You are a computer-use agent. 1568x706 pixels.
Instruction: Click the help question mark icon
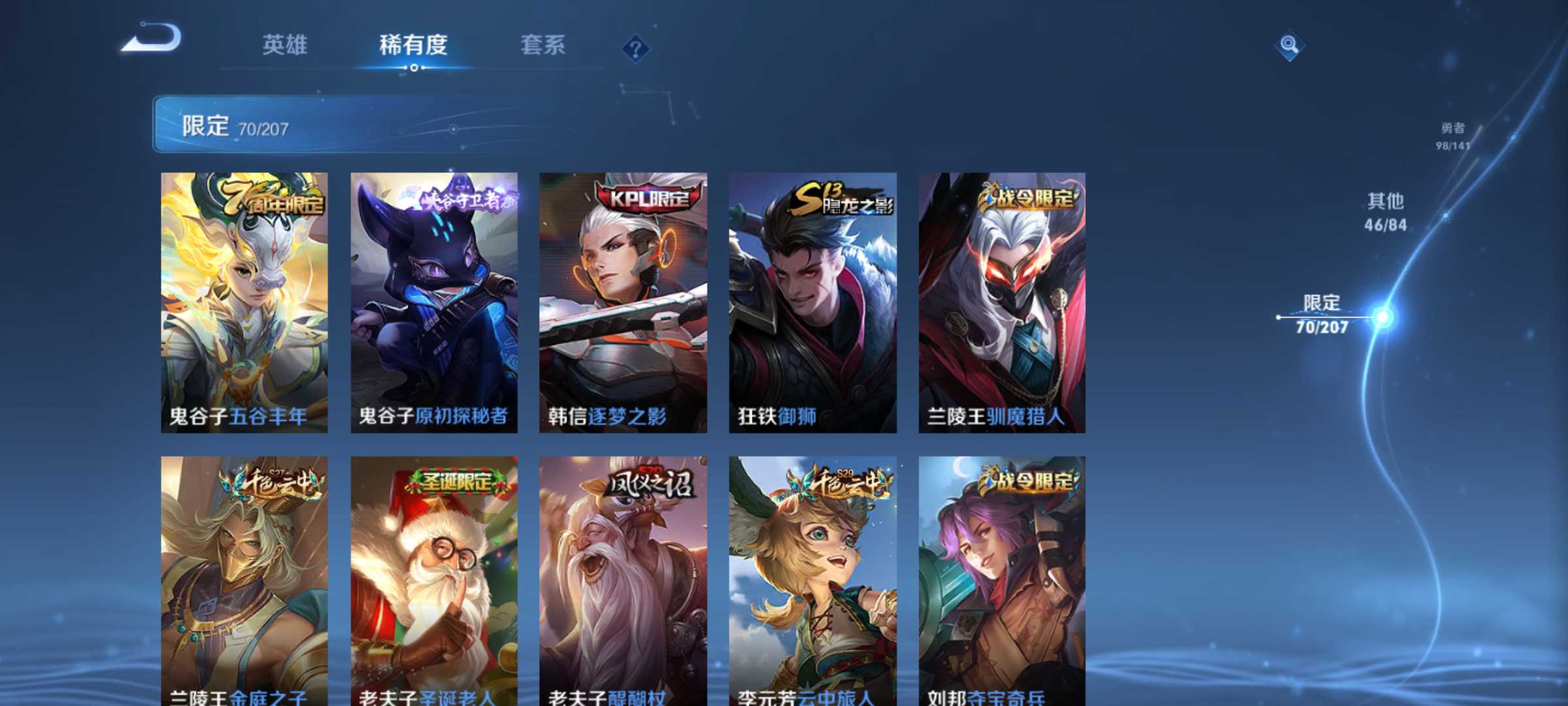click(635, 46)
